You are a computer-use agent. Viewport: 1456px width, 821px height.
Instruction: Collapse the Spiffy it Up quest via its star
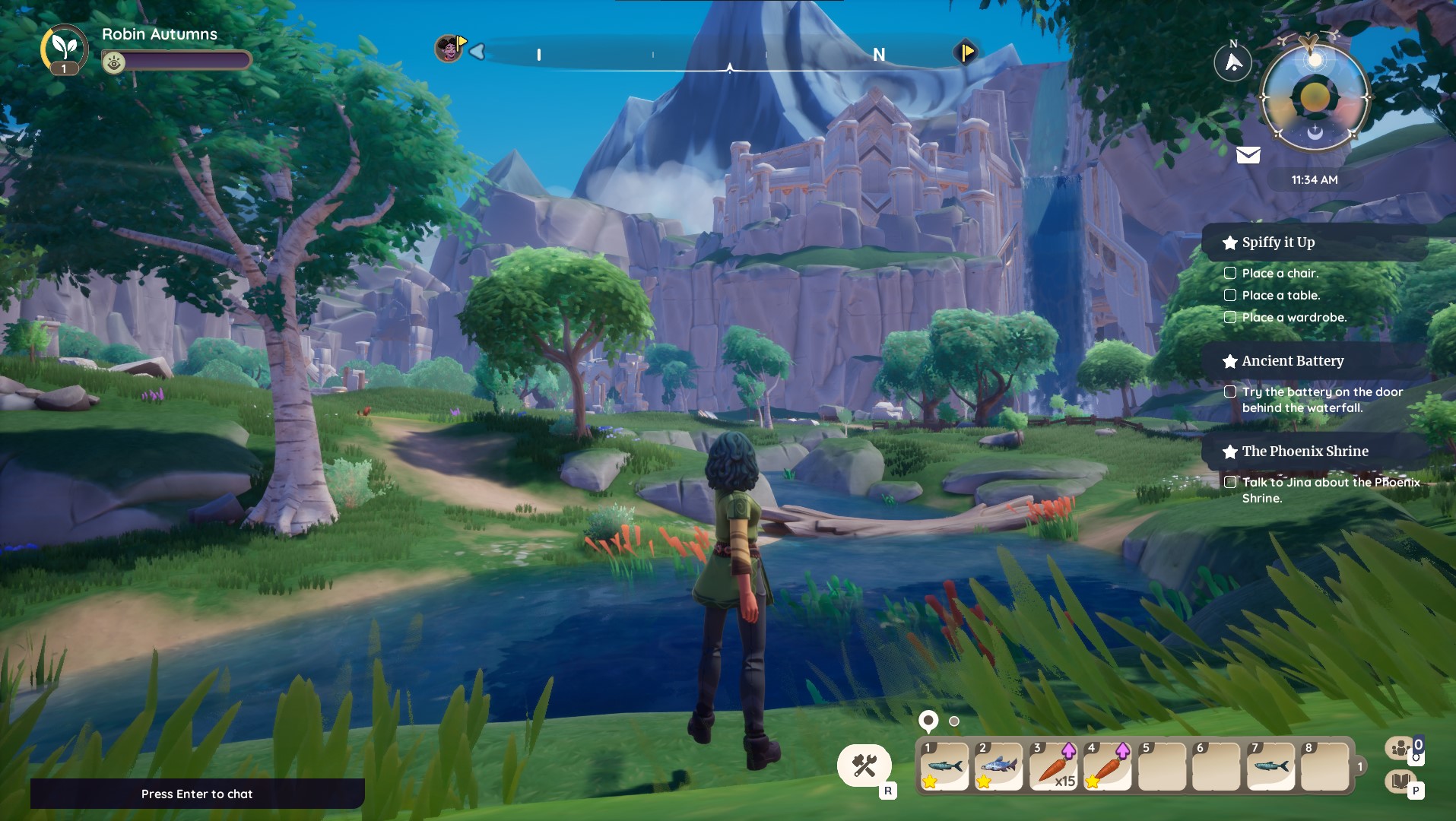click(x=1232, y=242)
